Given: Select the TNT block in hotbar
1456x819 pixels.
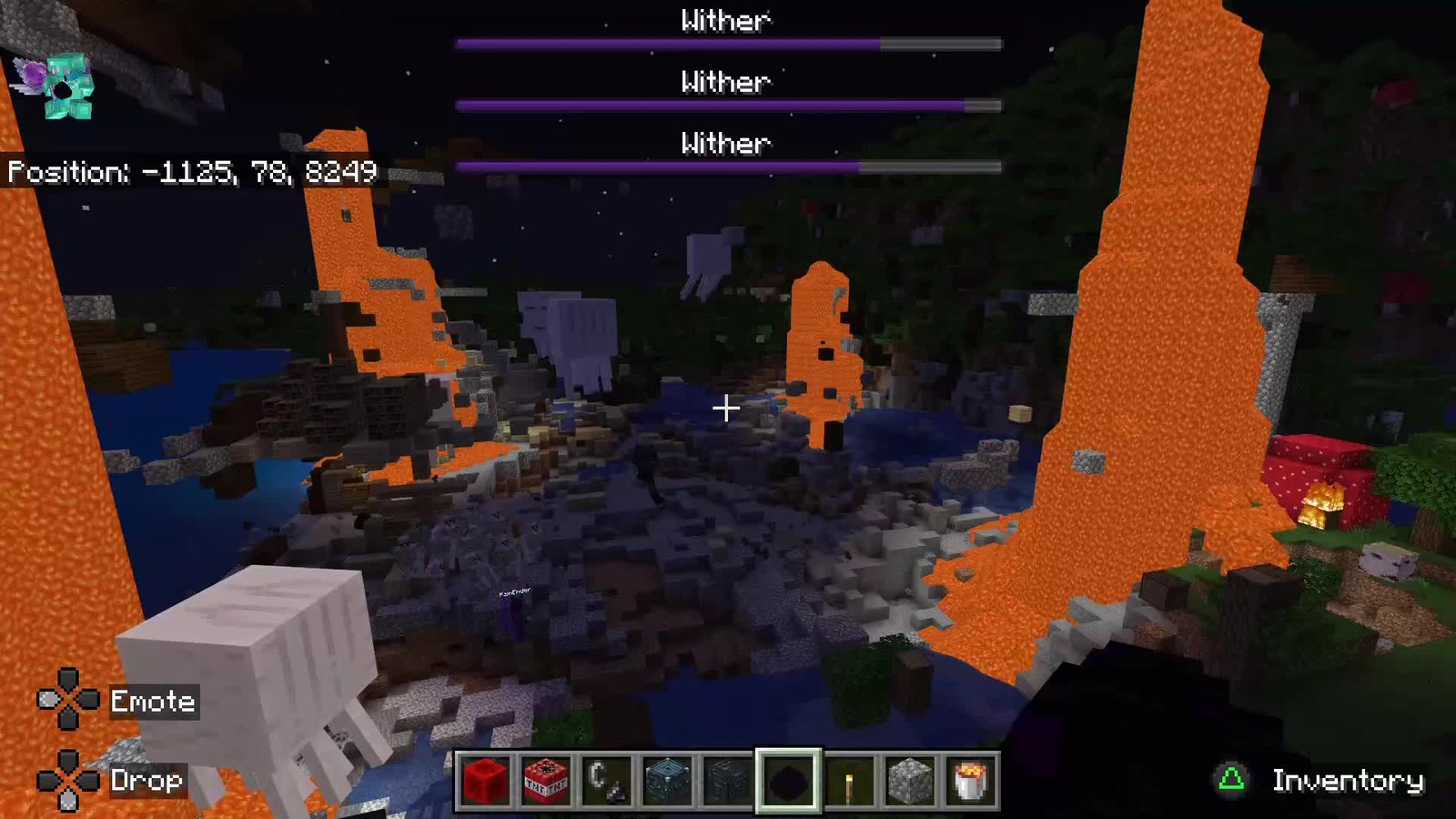Looking at the screenshot, I should (546, 780).
